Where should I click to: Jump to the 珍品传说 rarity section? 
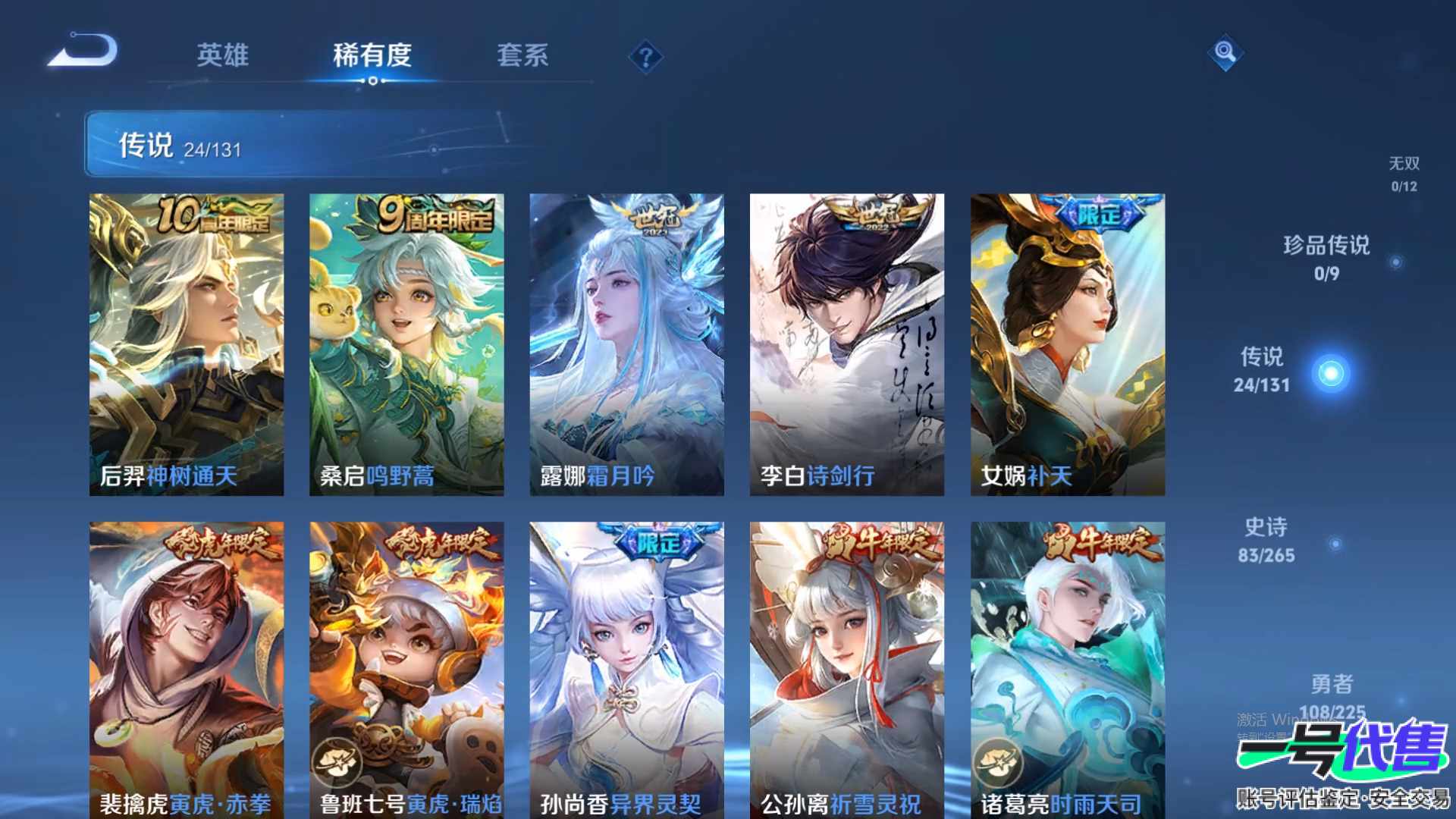point(1326,258)
